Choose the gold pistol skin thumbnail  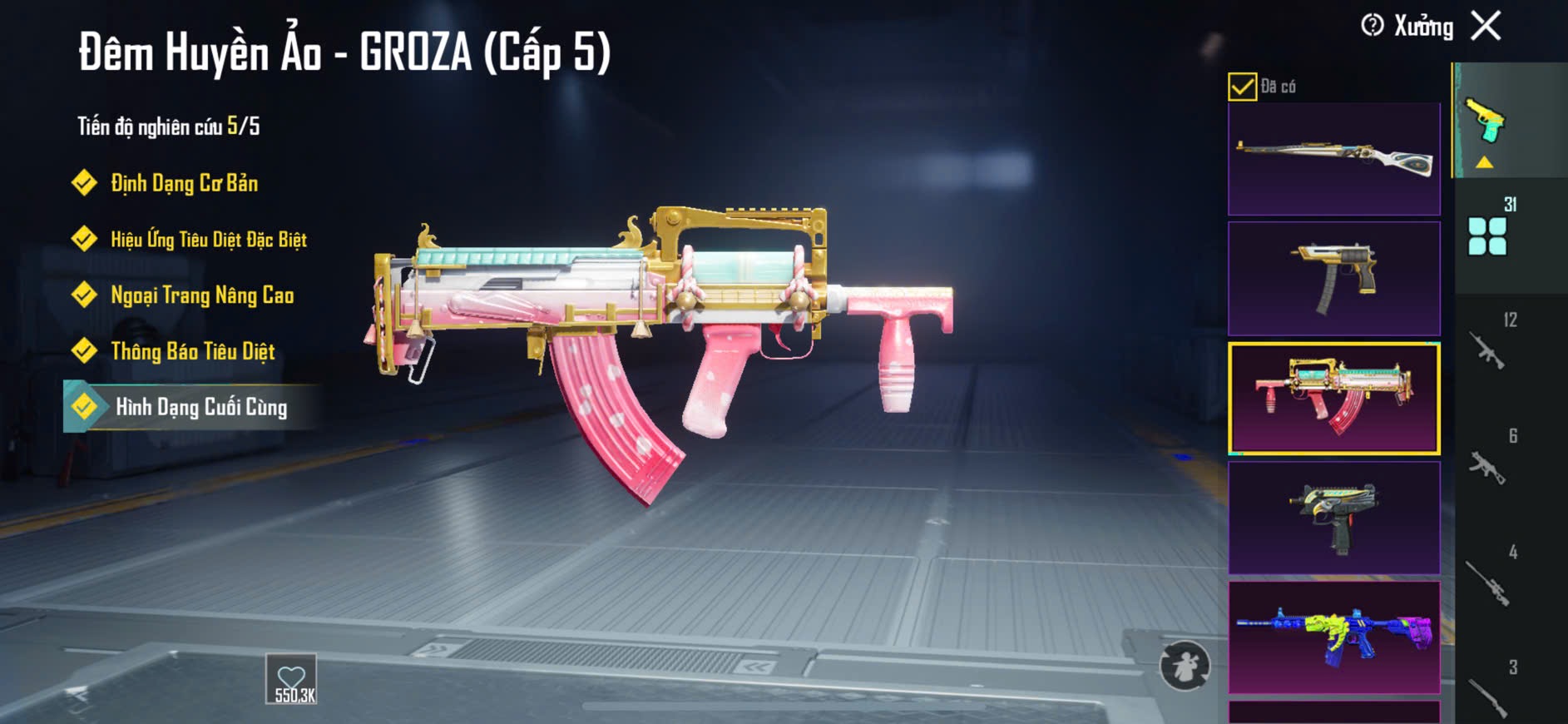(1333, 278)
